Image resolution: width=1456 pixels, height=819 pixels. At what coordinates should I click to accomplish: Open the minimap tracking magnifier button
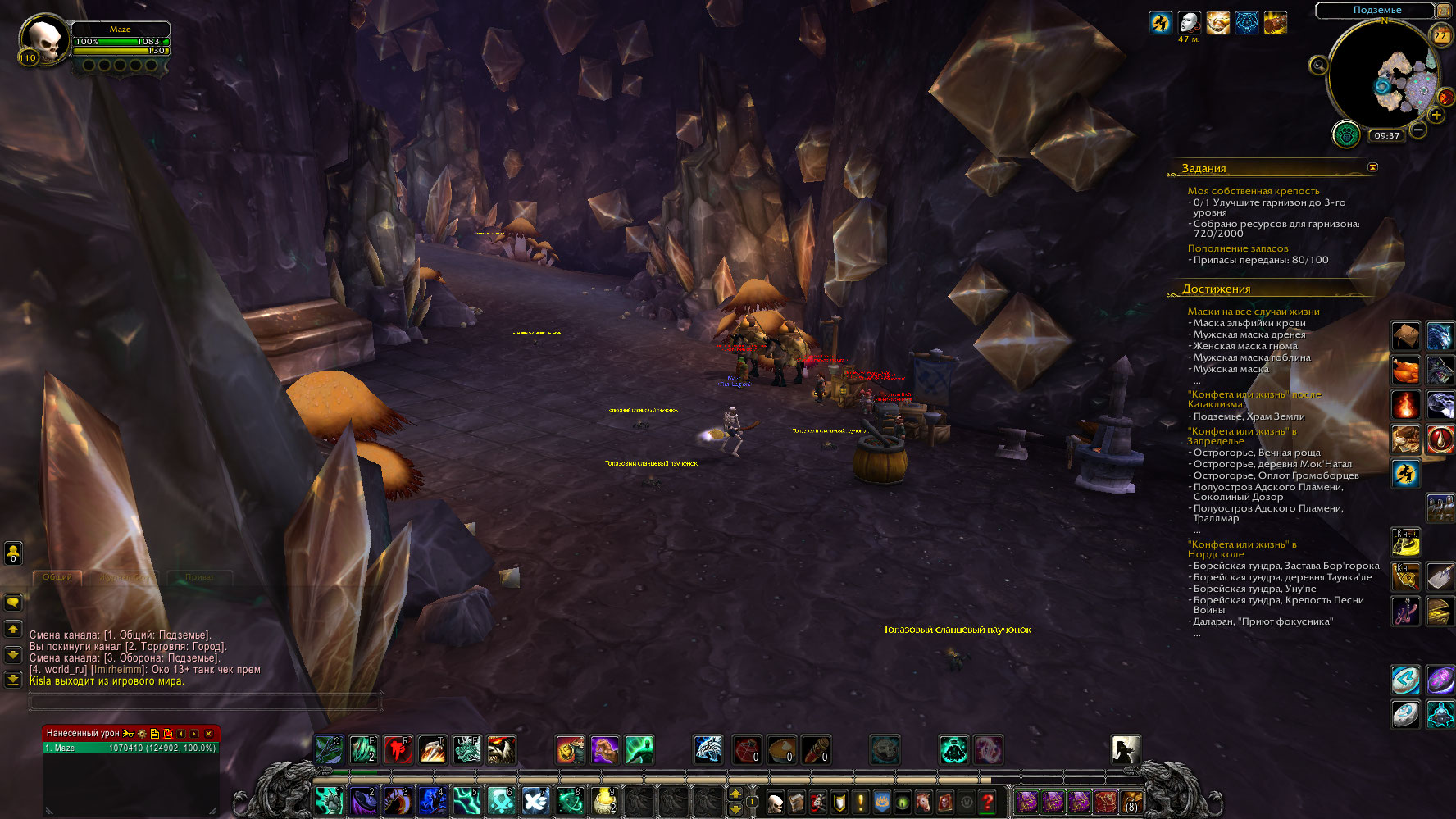[x=1318, y=66]
